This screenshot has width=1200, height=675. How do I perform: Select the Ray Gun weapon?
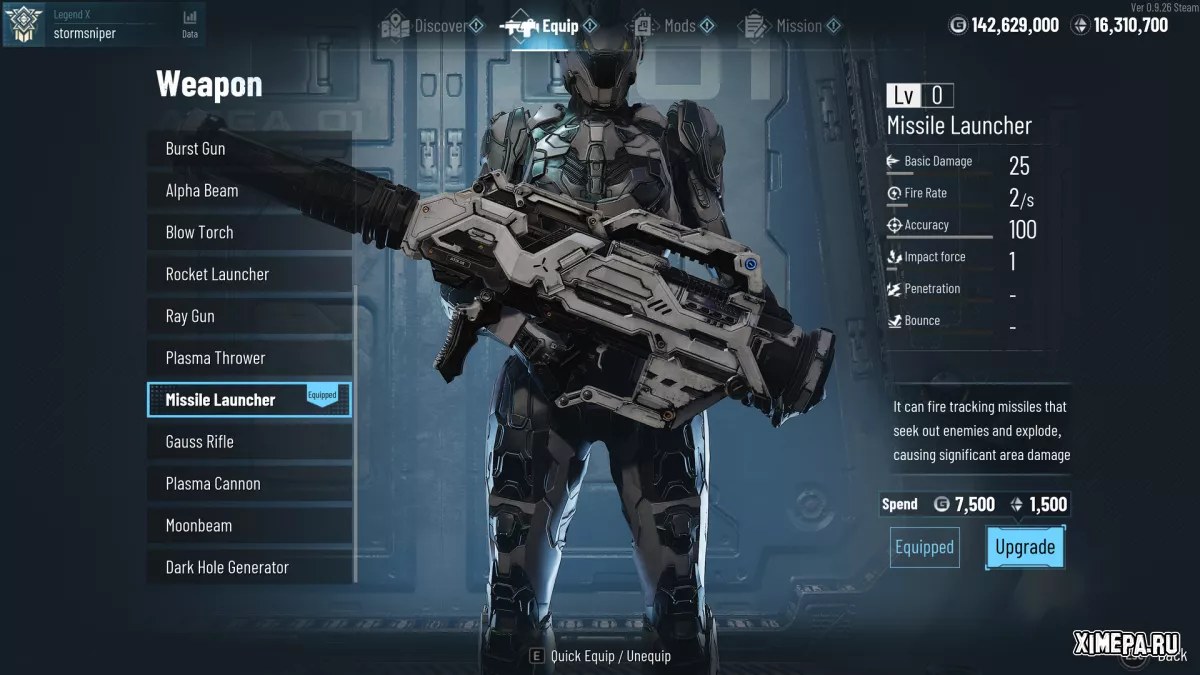249,317
